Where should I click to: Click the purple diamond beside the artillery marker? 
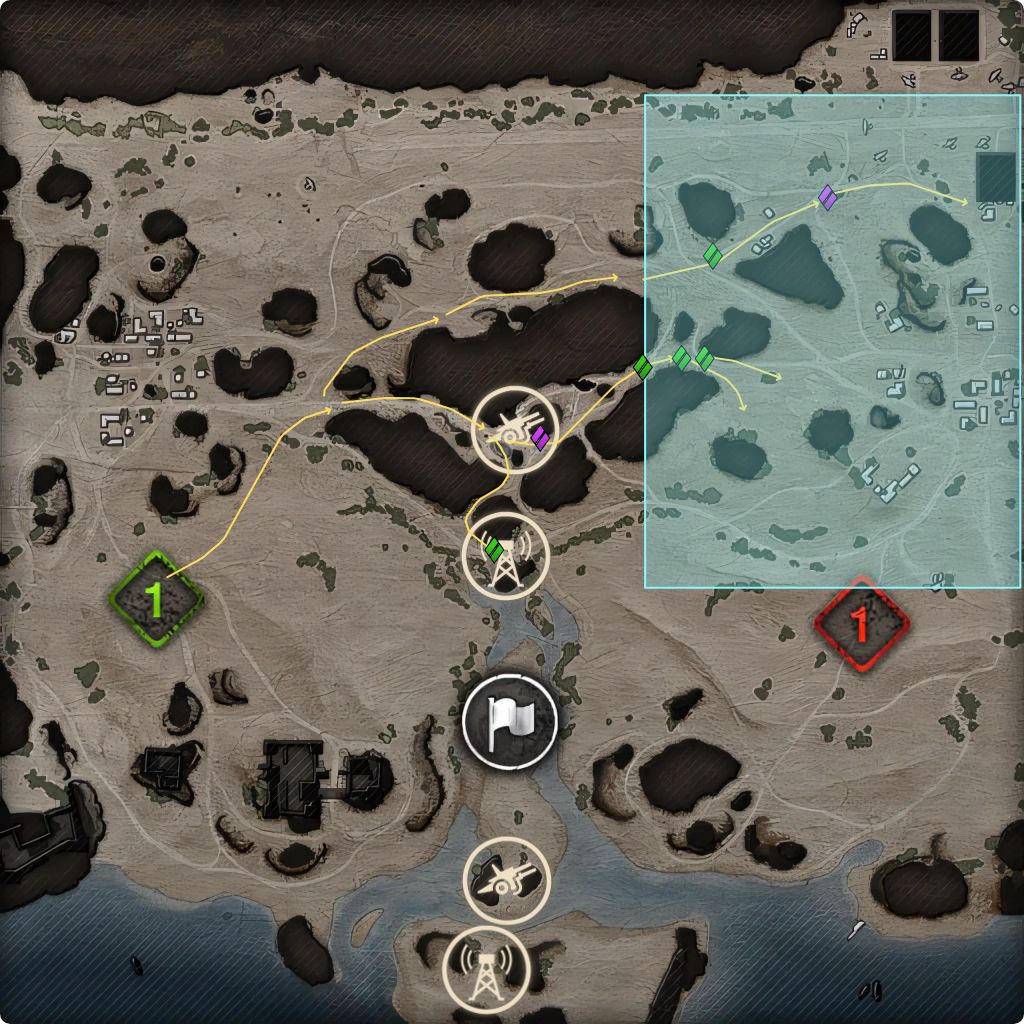point(541,438)
